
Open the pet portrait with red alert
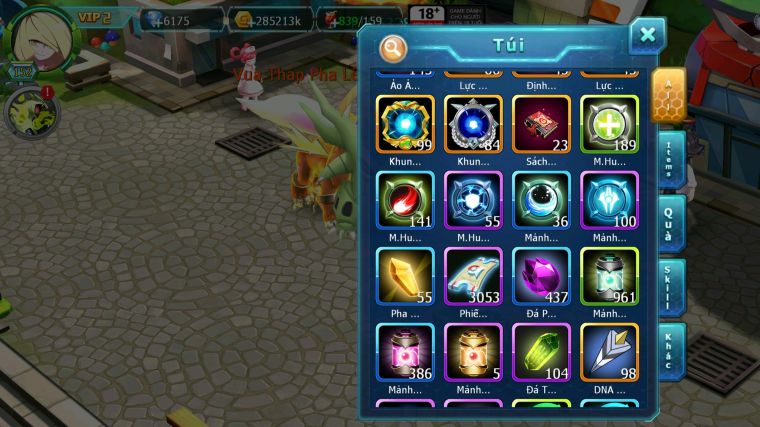tap(29, 112)
